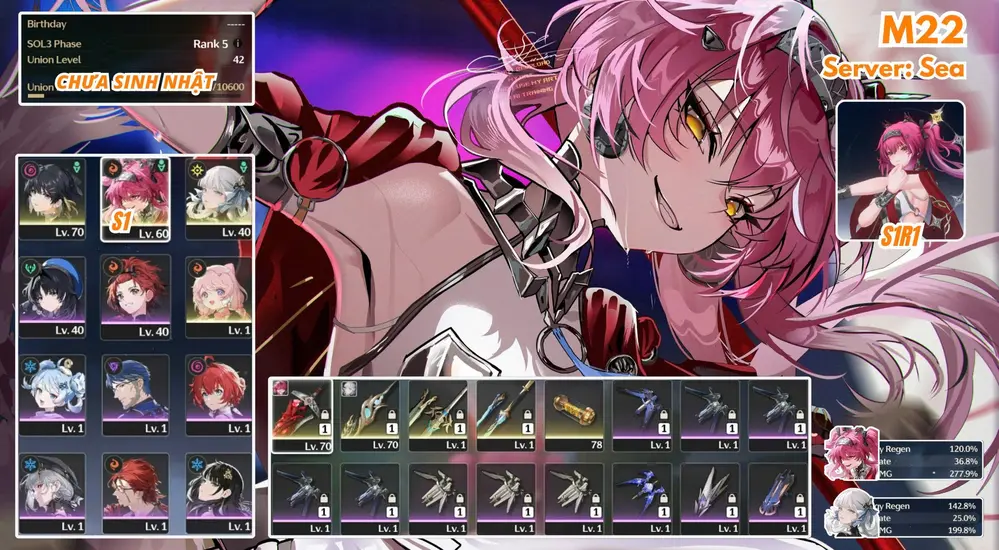Choose the pink-haired girl Lv. 1 character
Screen dimensions: 999x550
(219, 297)
